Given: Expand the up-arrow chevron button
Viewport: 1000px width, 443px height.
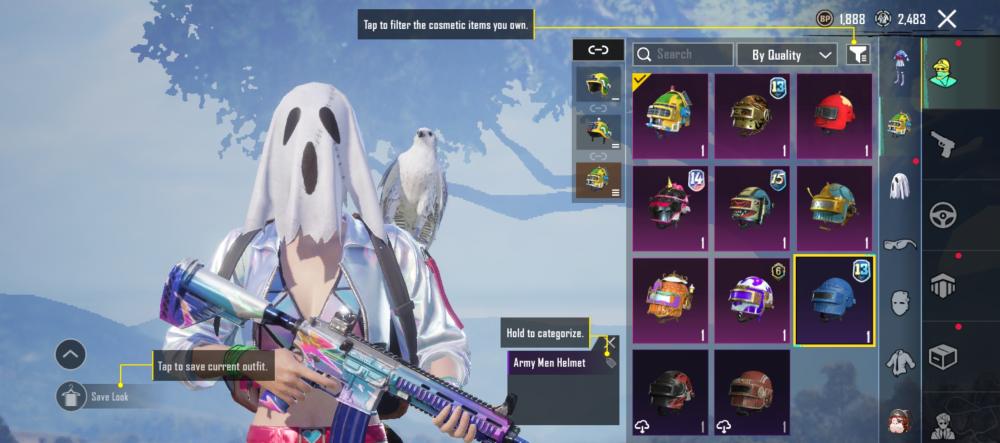Looking at the screenshot, I should tap(70, 354).
